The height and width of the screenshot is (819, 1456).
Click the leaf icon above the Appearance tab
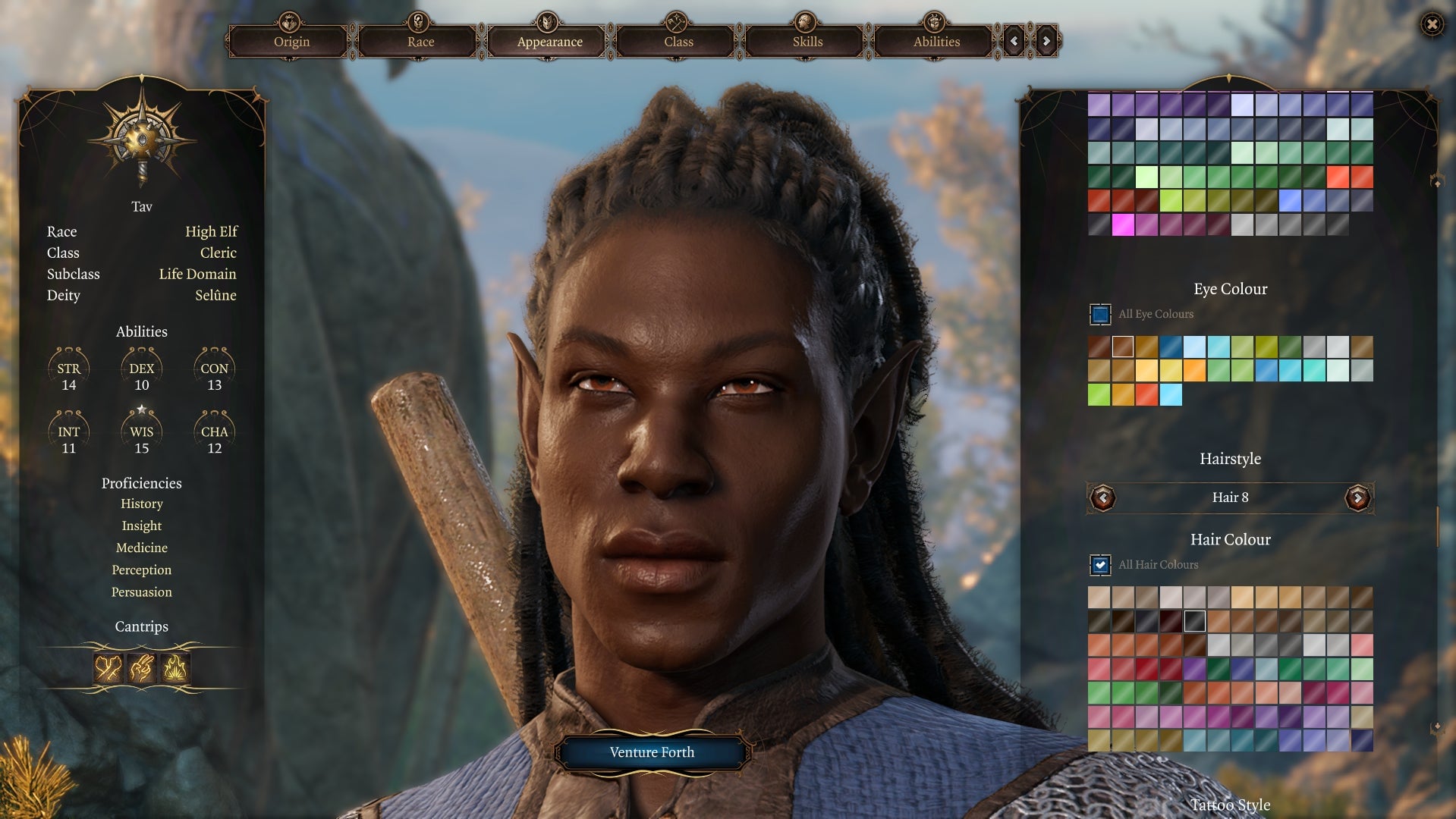tap(547, 20)
